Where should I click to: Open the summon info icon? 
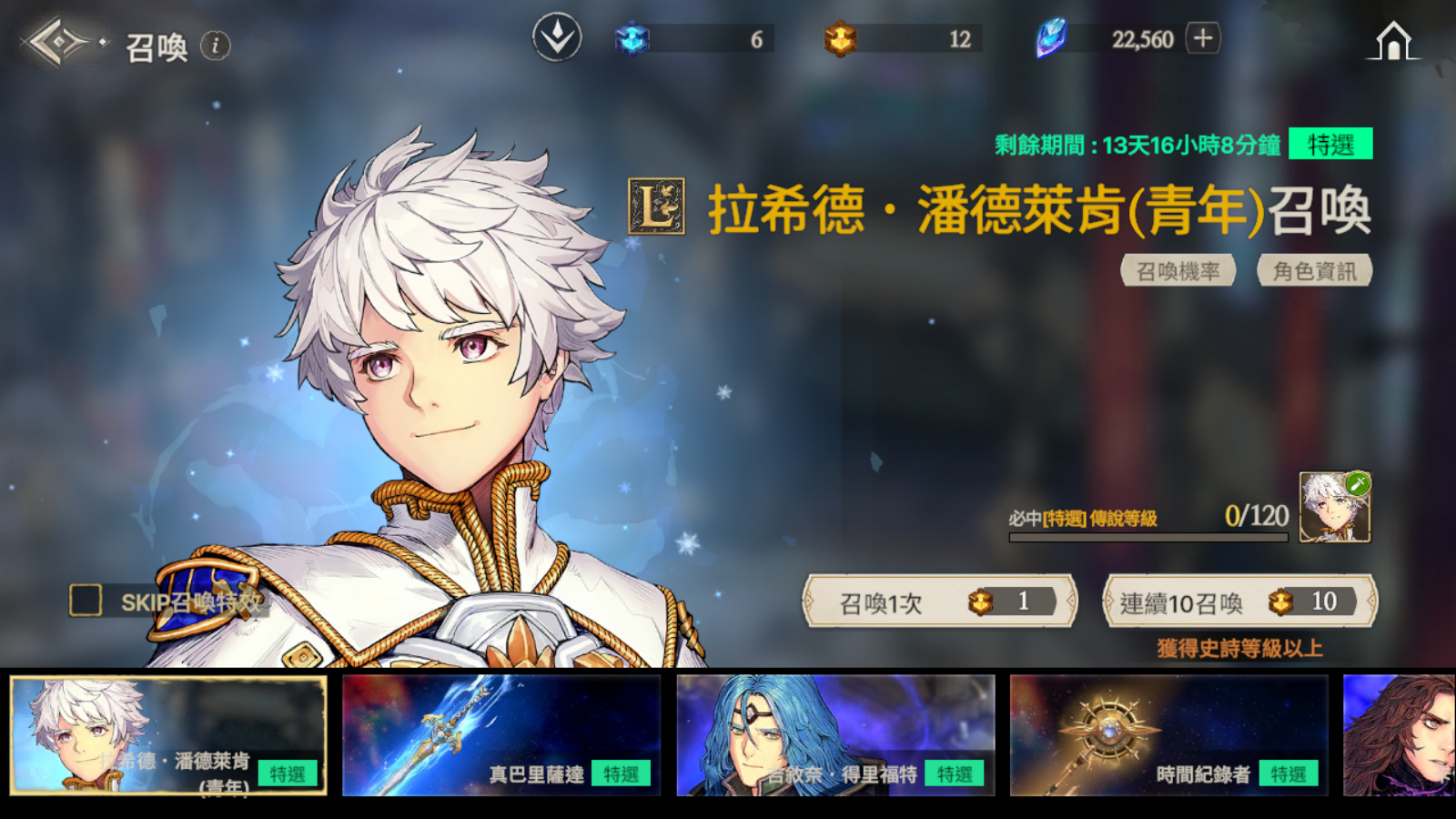click(215, 45)
